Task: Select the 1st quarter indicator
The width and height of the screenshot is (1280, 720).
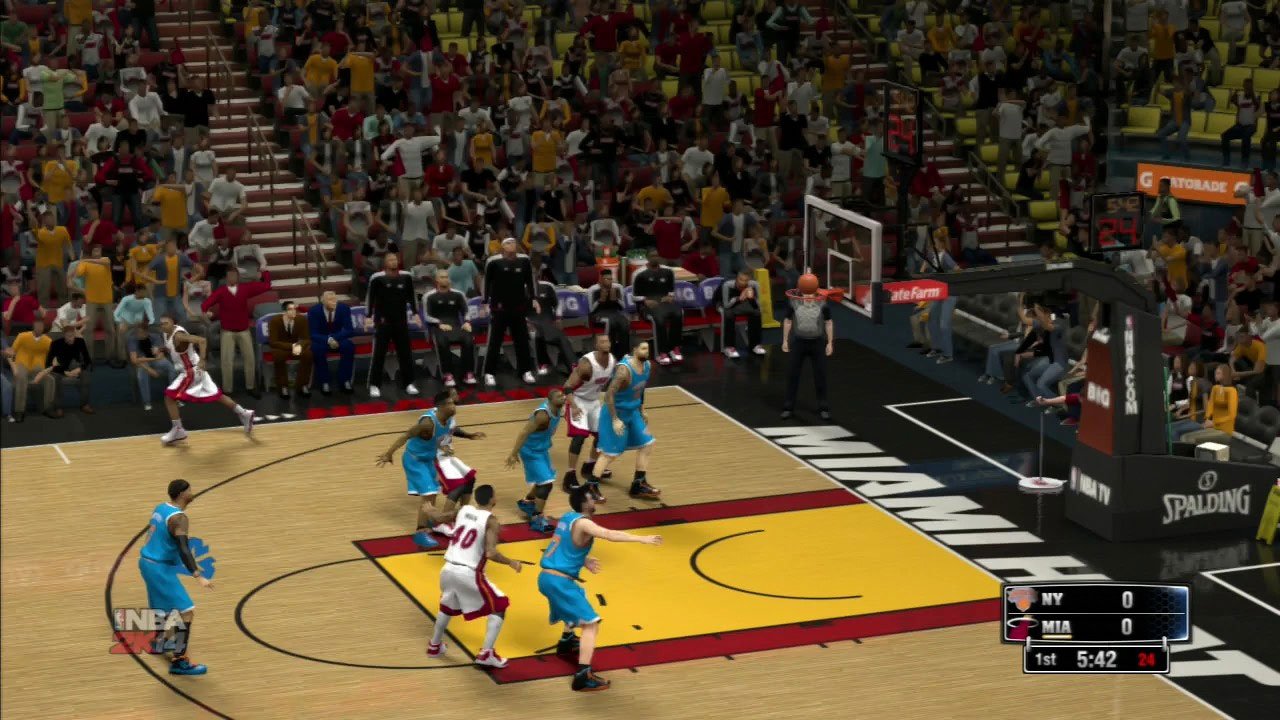Action: click(1046, 659)
